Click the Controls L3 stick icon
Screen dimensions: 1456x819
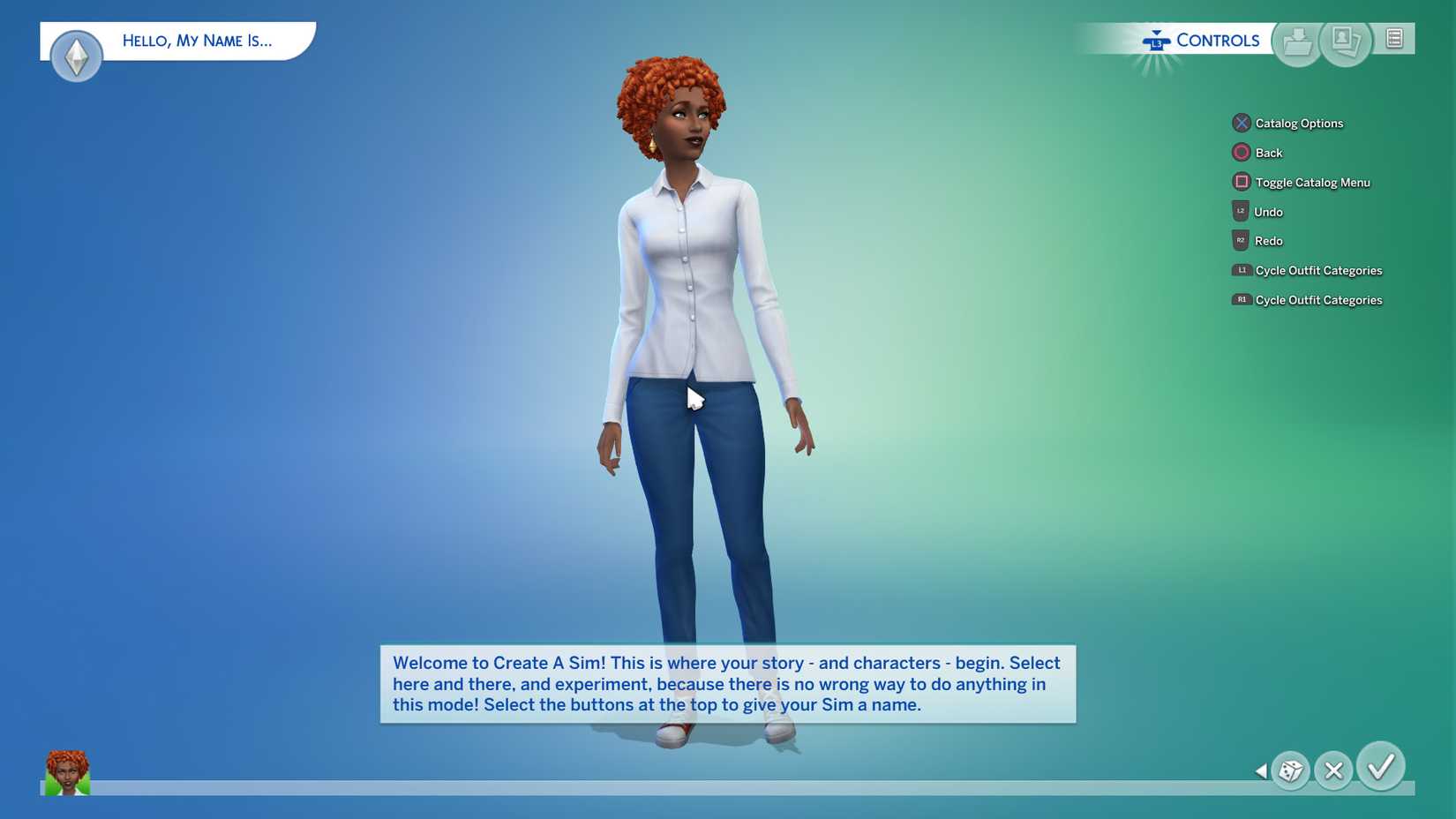tap(1156, 40)
